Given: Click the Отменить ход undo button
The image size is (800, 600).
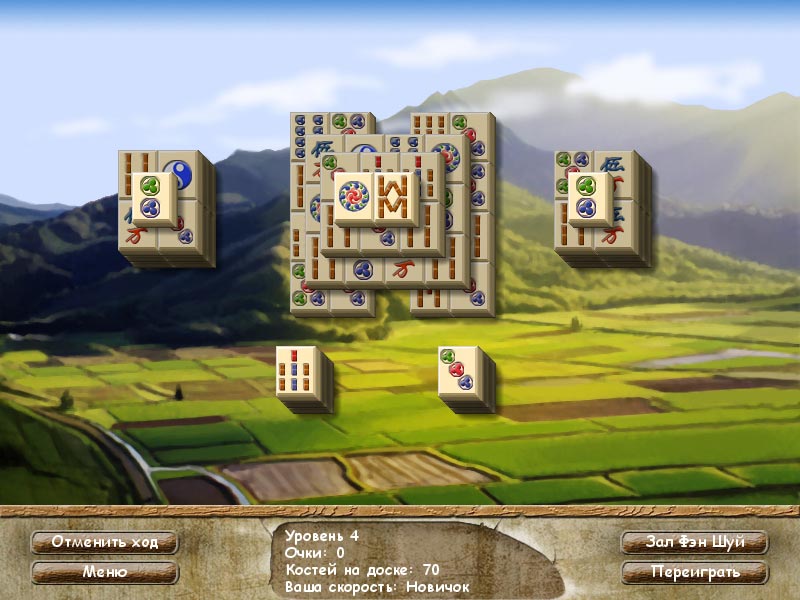Looking at the screenshot, I should [x=104, y=542].
